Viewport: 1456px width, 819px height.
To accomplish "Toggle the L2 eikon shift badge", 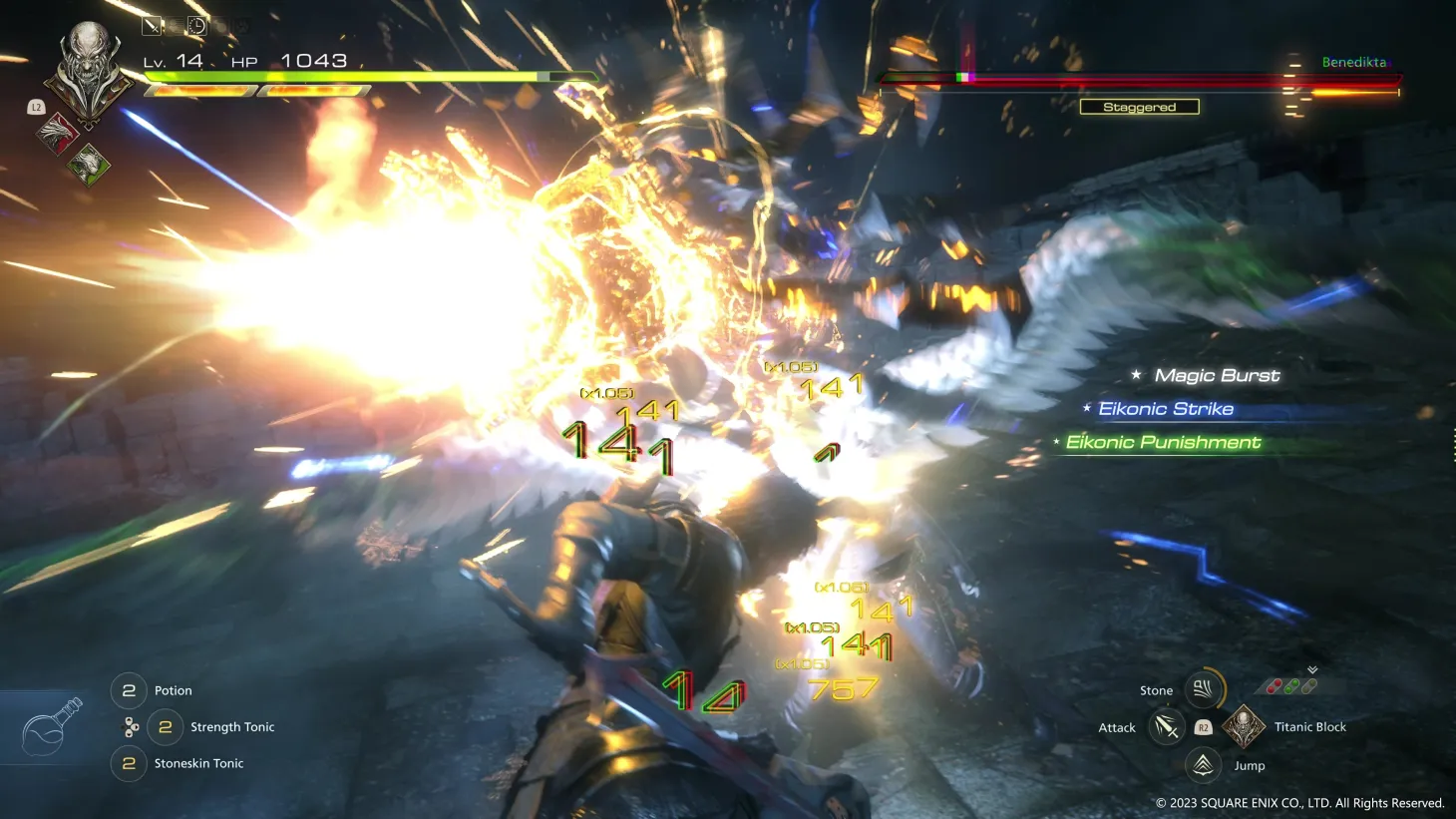I will click(x=35, y=105).
